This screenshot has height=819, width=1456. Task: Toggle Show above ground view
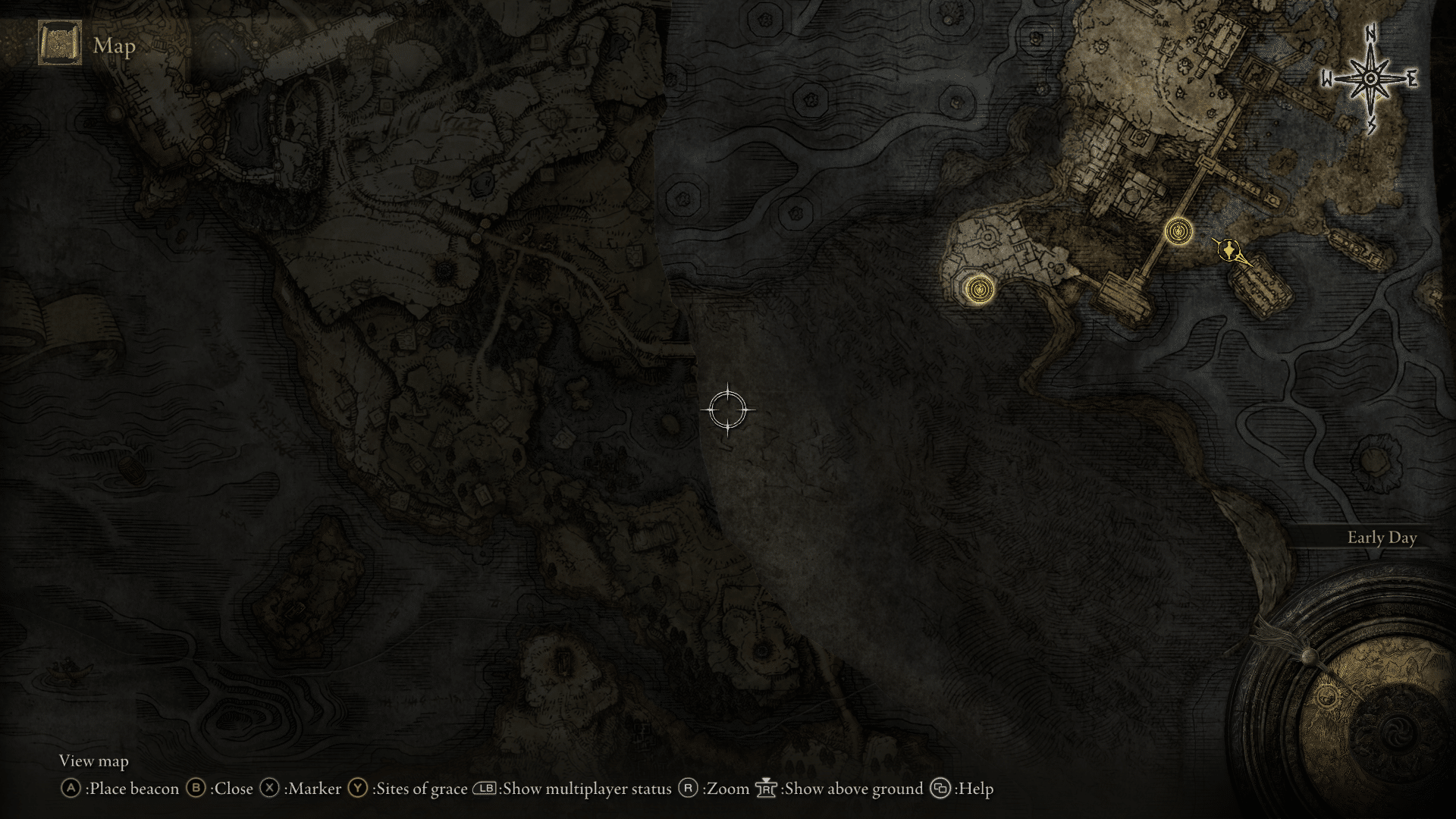pos(766,789)
